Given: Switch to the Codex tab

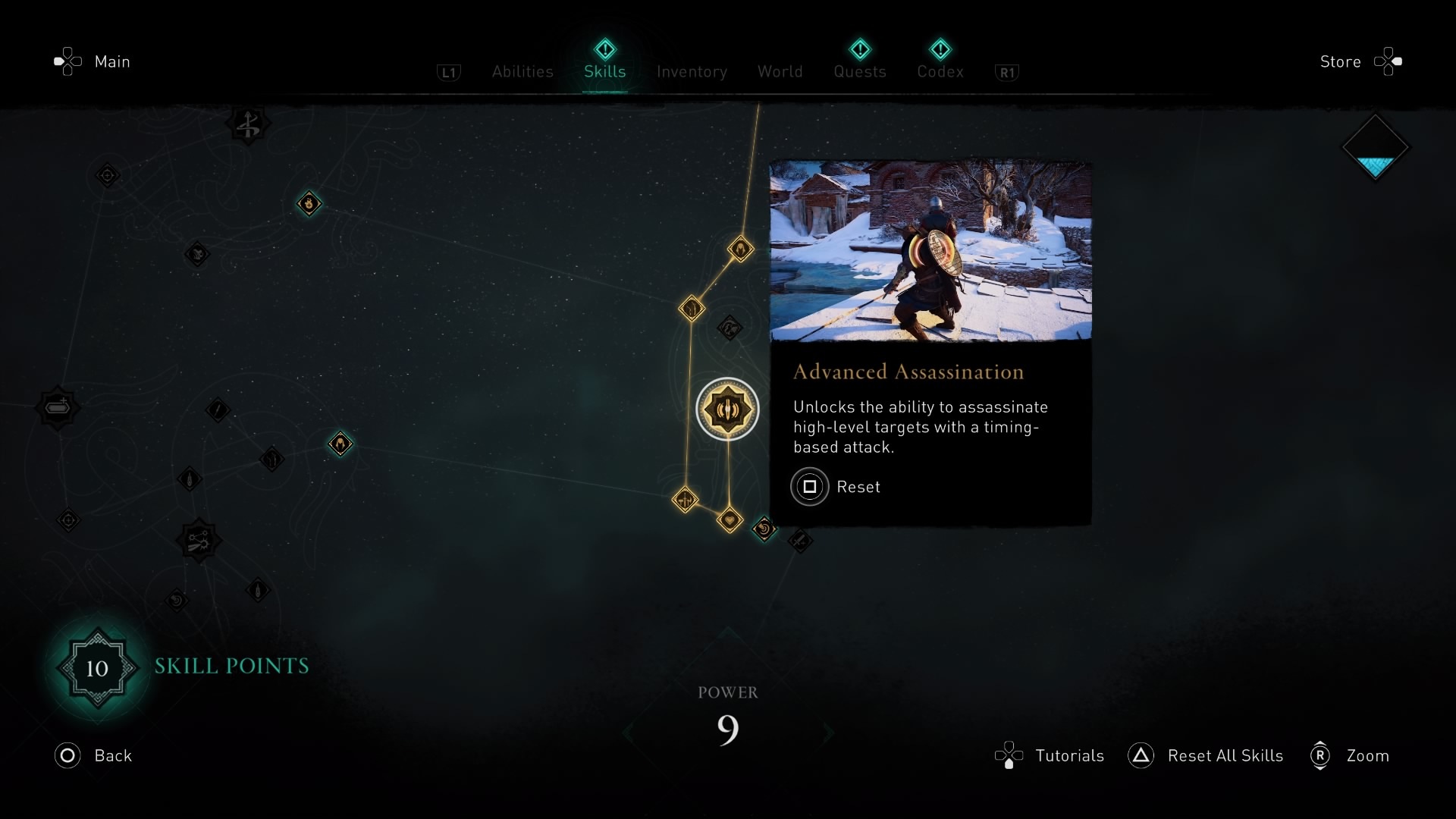Looking at the screenshot, I should (940, 72).
